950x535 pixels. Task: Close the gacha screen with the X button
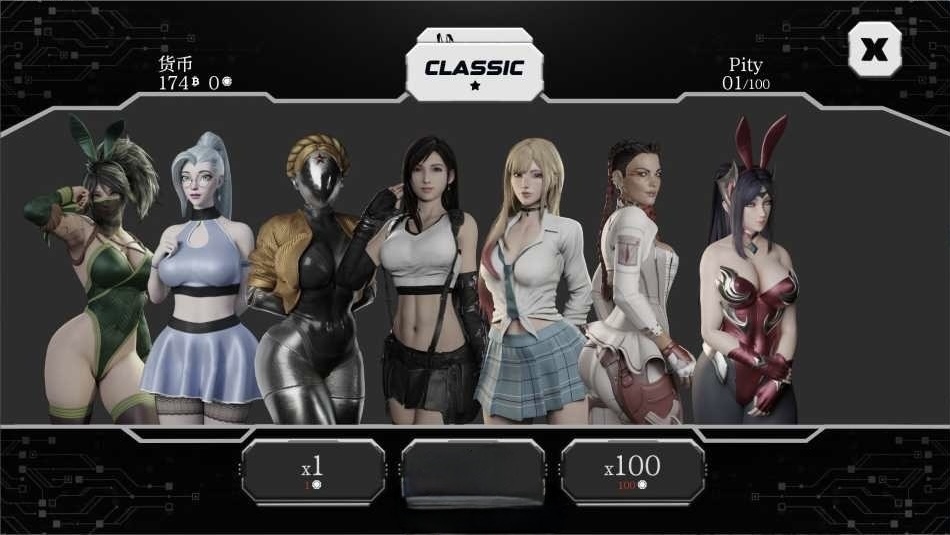[x=874, y=49]
